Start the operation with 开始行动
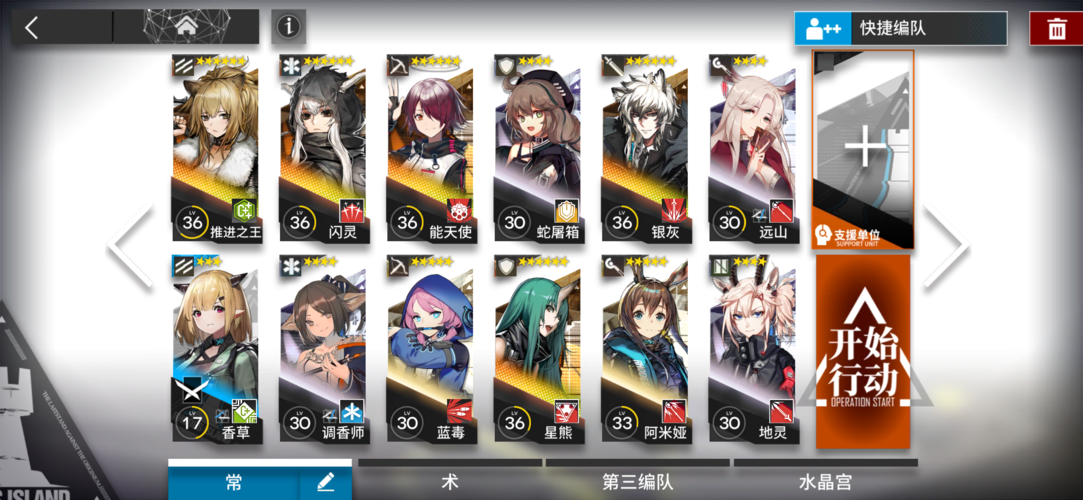Screen dimensions: 1083x500 (x=863, y=350)
